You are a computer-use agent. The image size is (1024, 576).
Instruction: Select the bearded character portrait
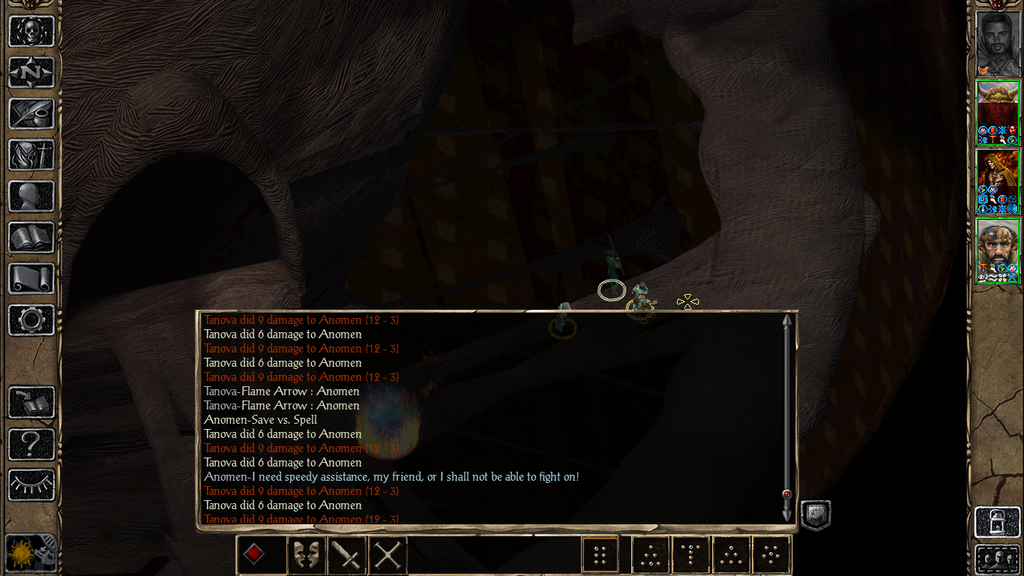point(997,250)
